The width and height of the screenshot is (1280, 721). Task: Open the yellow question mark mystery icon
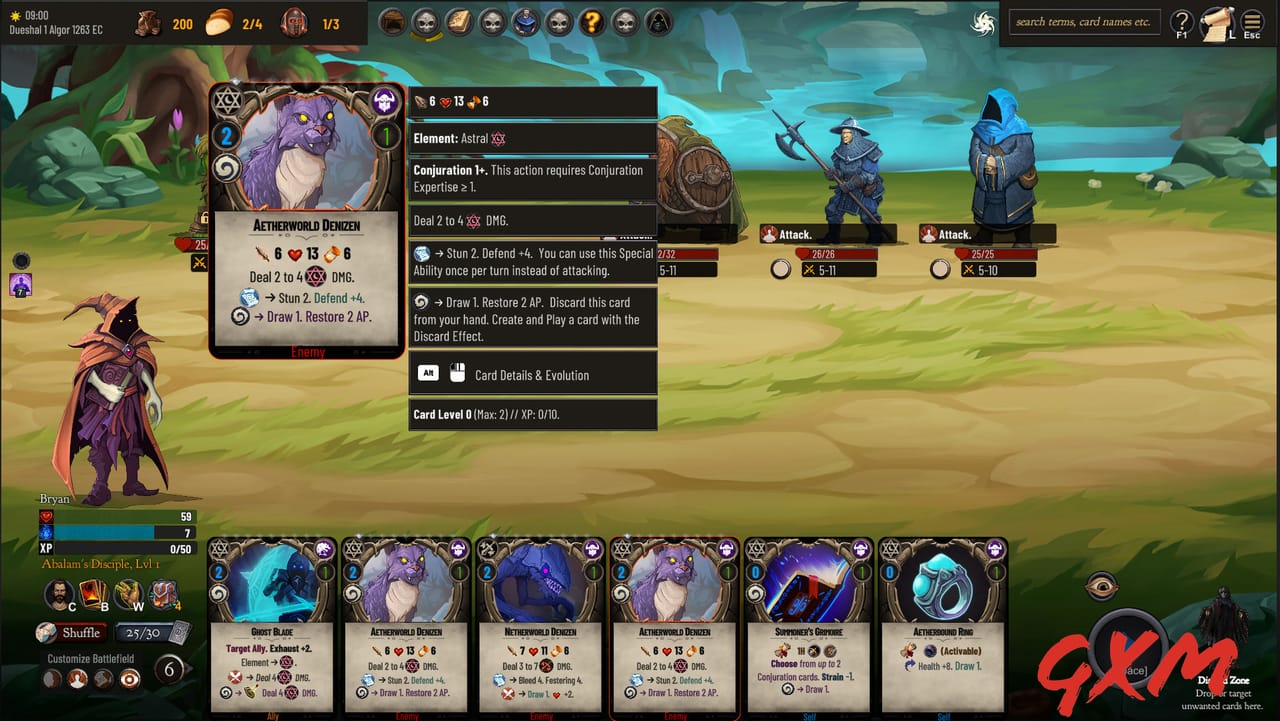[x=591, y=21]
